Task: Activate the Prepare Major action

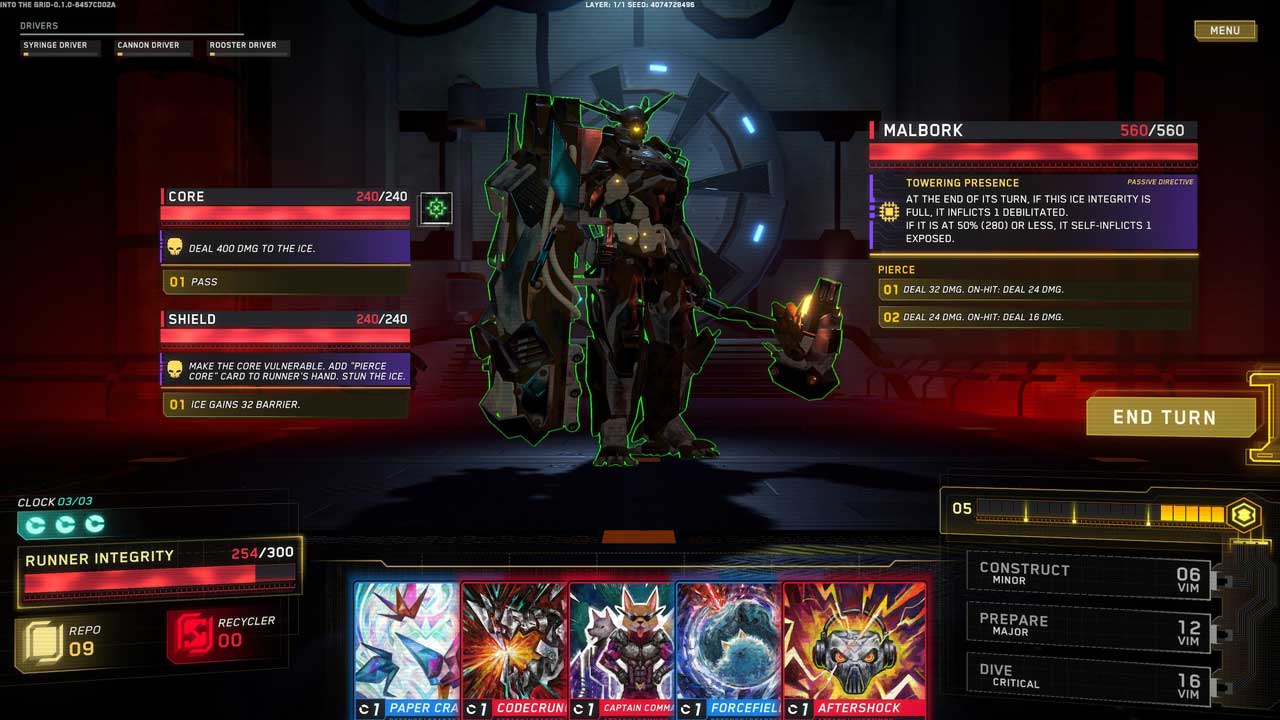Action: click(x=1089, y=626)
